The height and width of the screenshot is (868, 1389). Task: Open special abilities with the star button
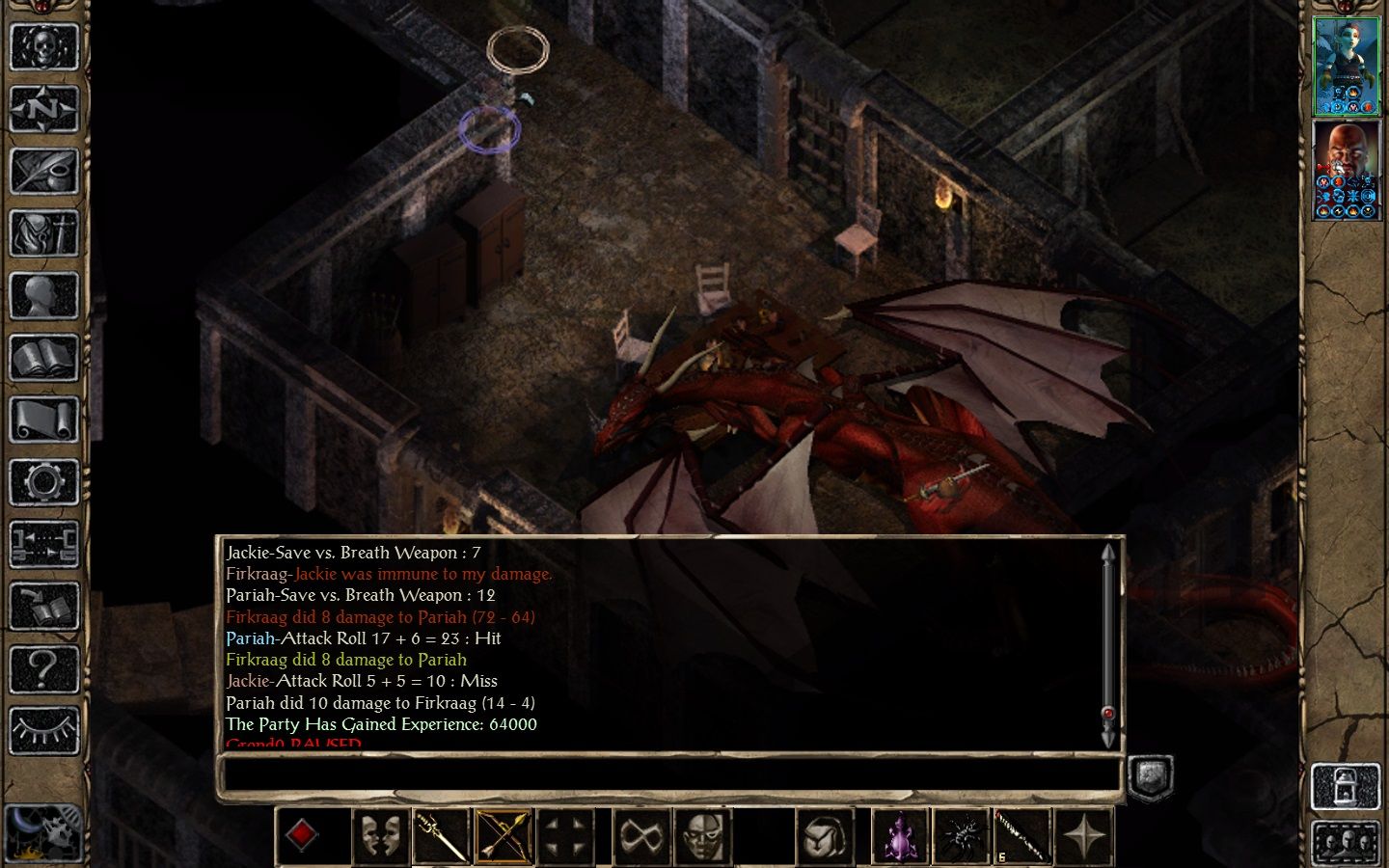[x=1084, y=836]
